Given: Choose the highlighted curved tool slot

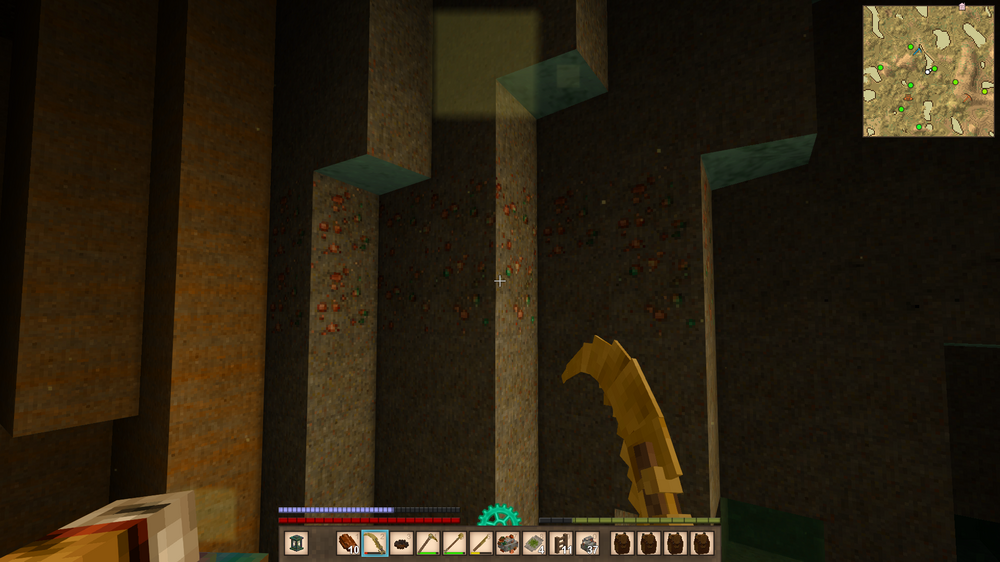Looking at the screenshot, I should click(375, 543).
